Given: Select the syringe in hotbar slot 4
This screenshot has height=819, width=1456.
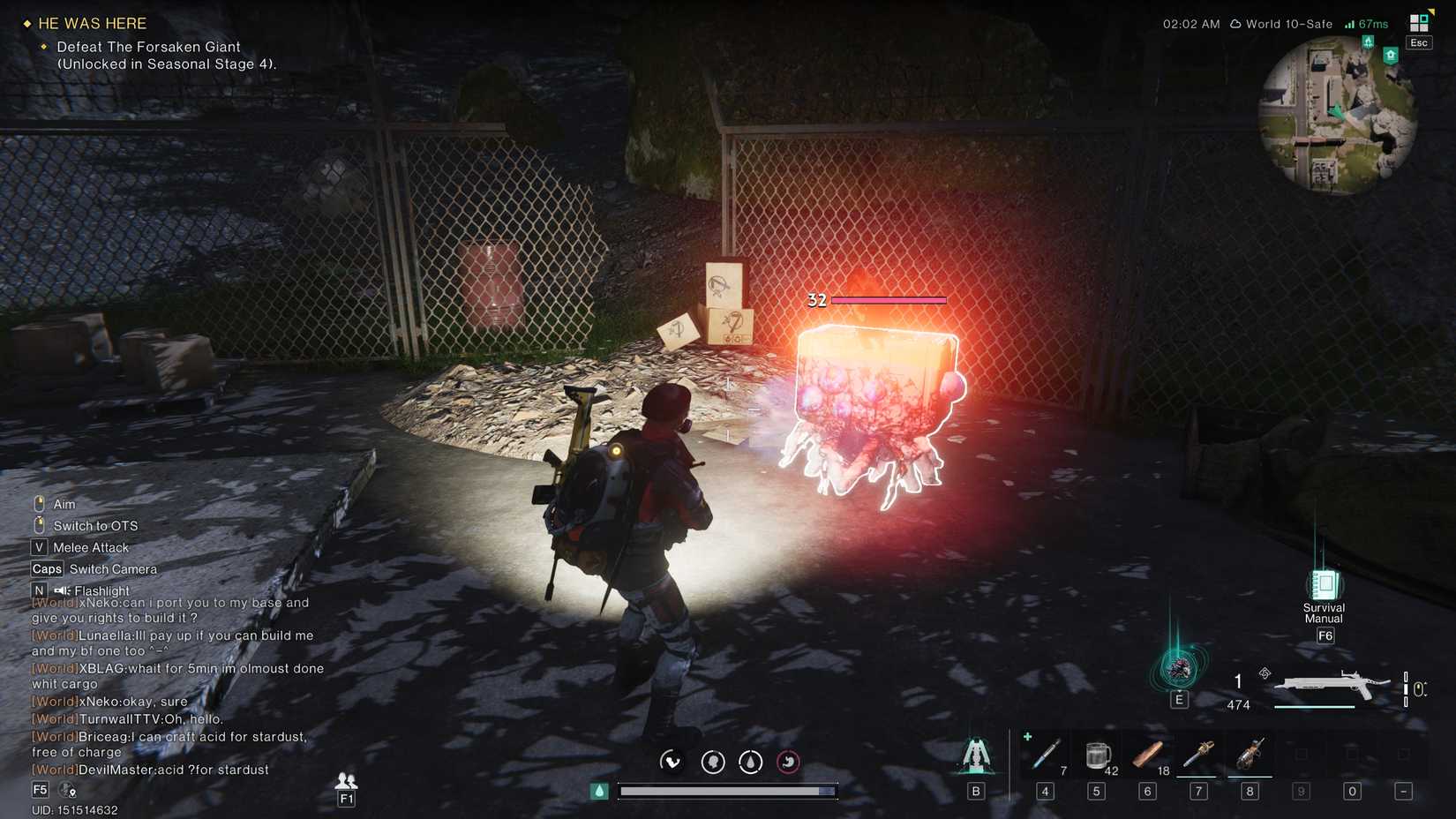Looking at the screenshot, I should (1045, 755).
